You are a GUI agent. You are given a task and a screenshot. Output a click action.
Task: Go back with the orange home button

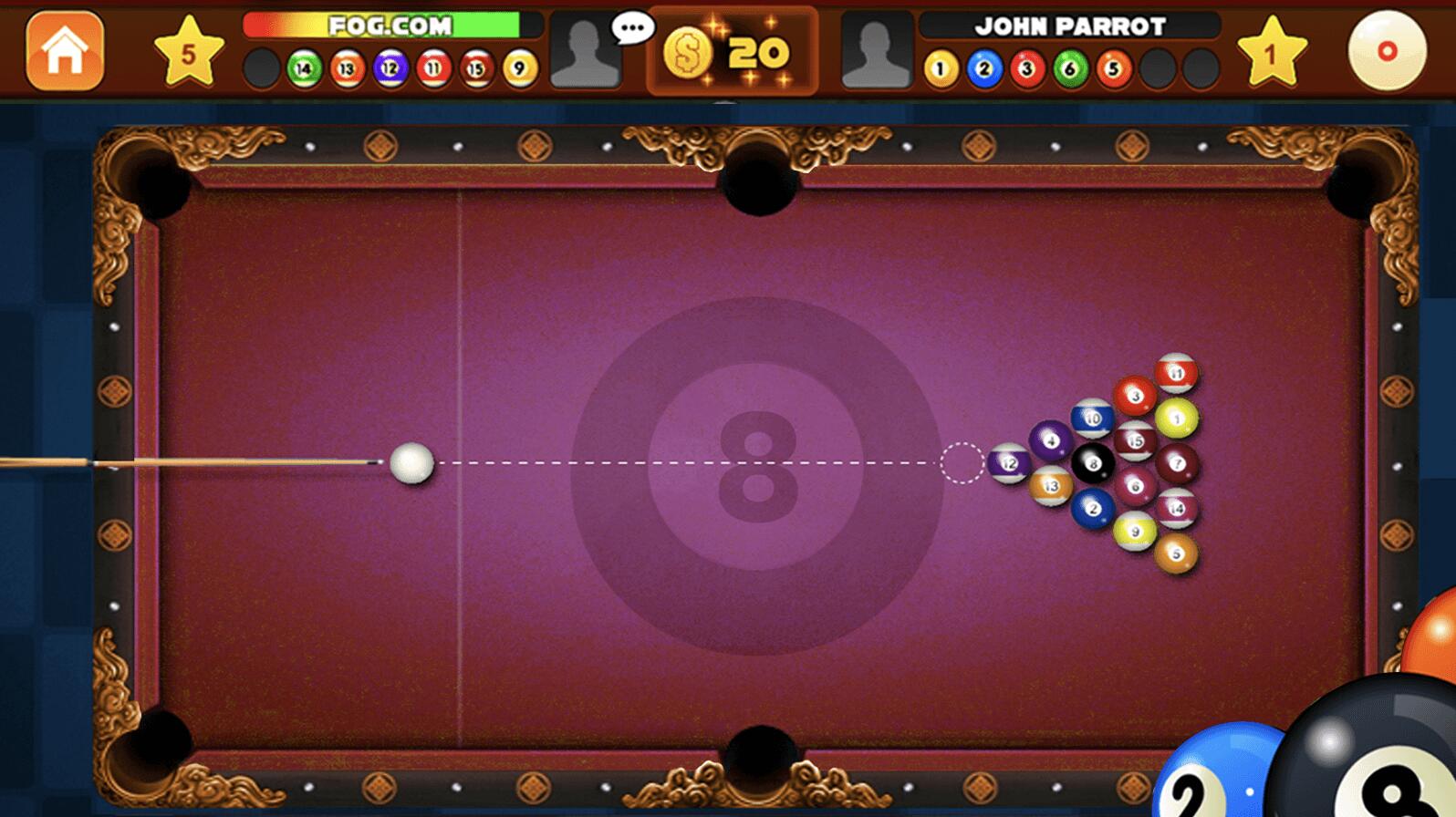pyautogui.click(x=65, y=51)
